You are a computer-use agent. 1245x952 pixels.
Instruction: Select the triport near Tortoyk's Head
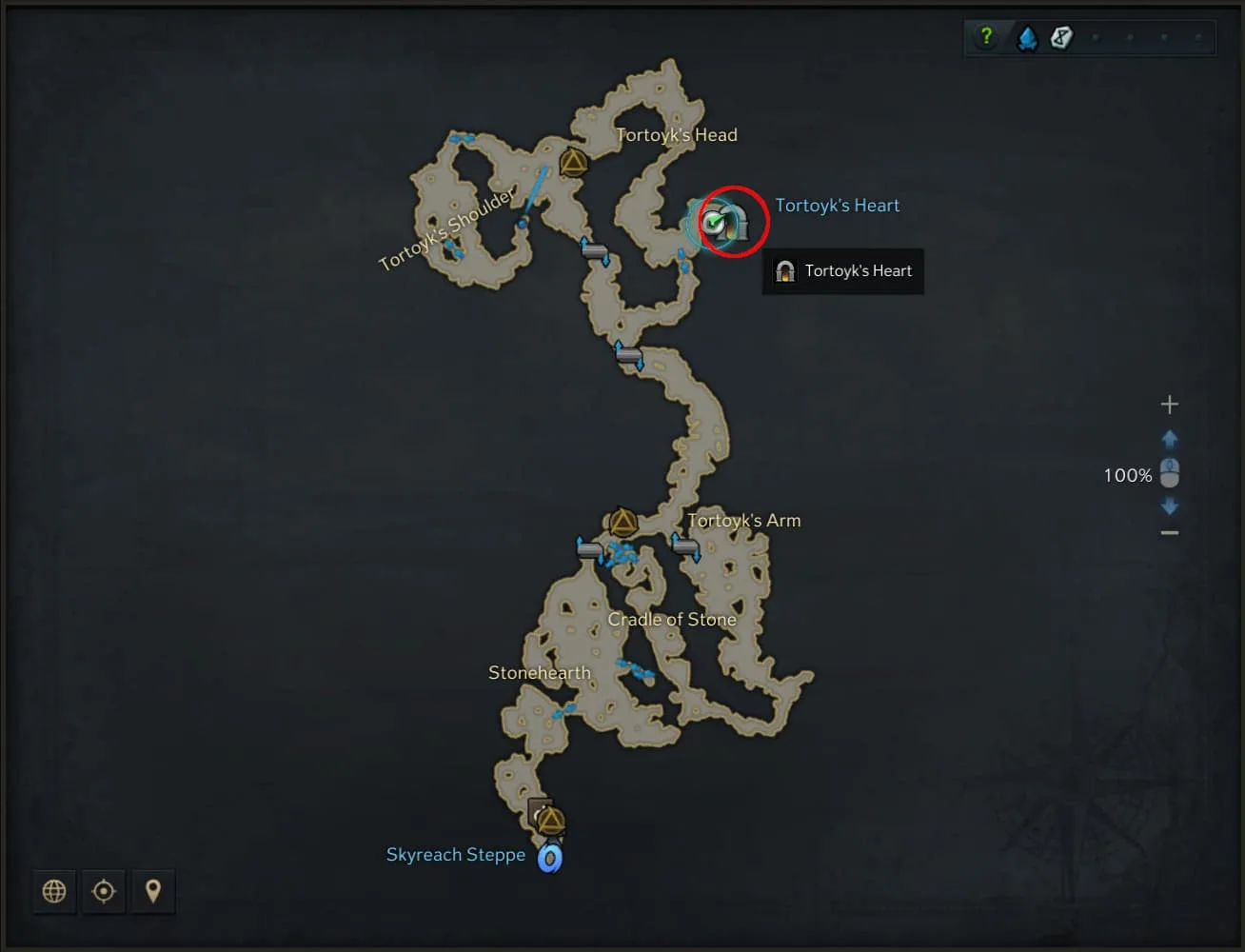coord(573,164)
